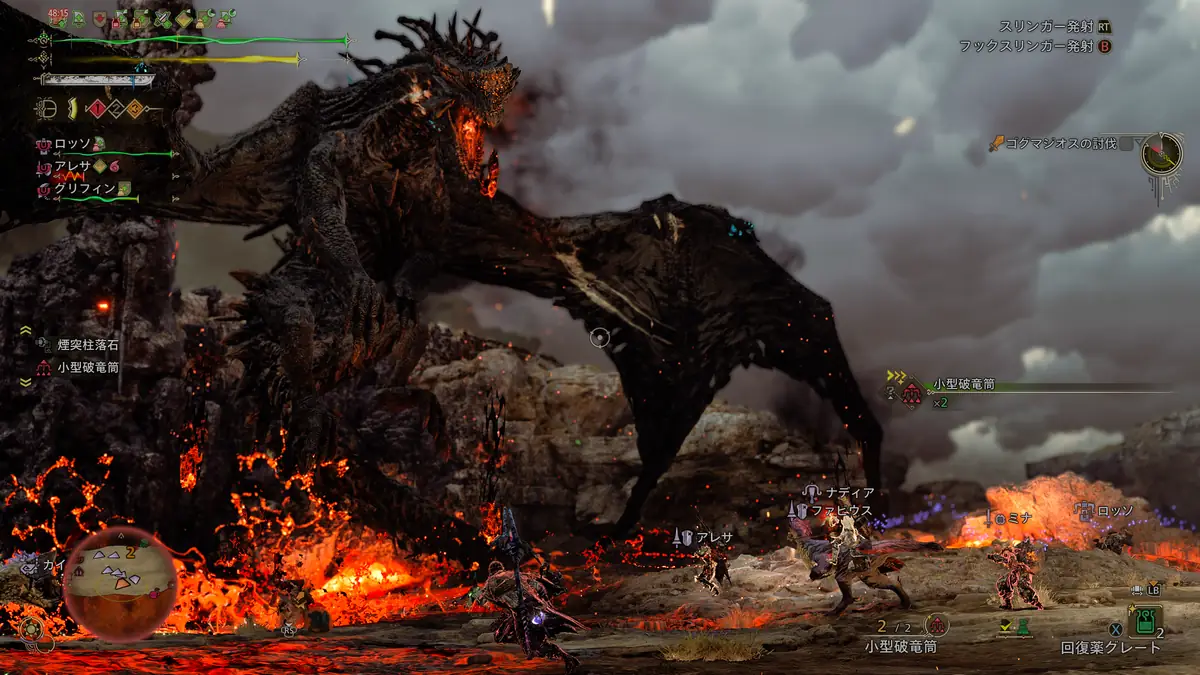The height and width of the screenshot is (675, 1200).
Task: Select the red diamond numbered 1
Action: [x=98, y=109]
